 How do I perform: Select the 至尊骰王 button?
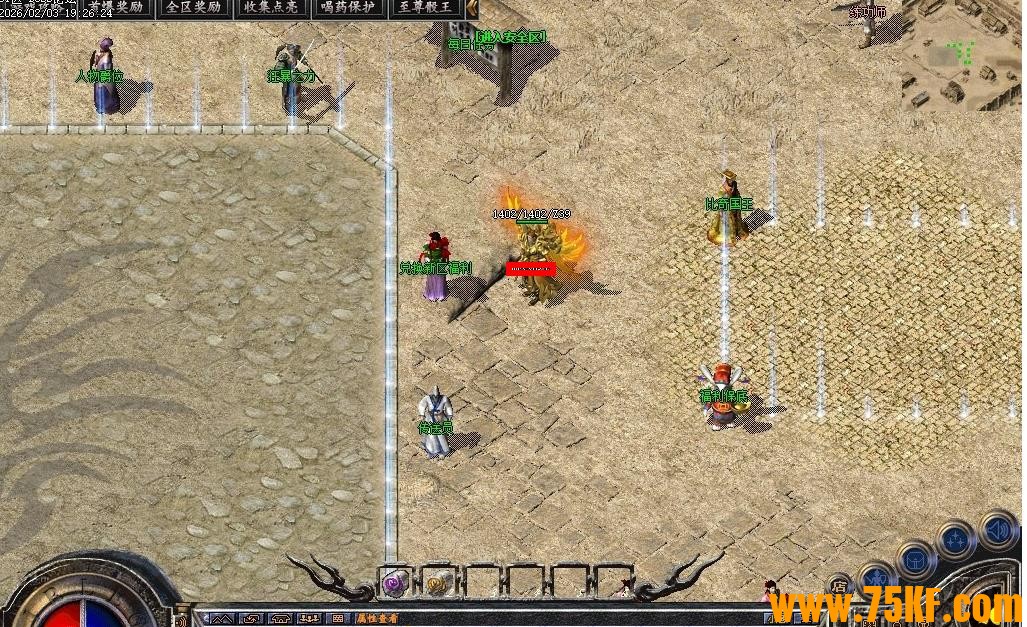coord(426,8)
